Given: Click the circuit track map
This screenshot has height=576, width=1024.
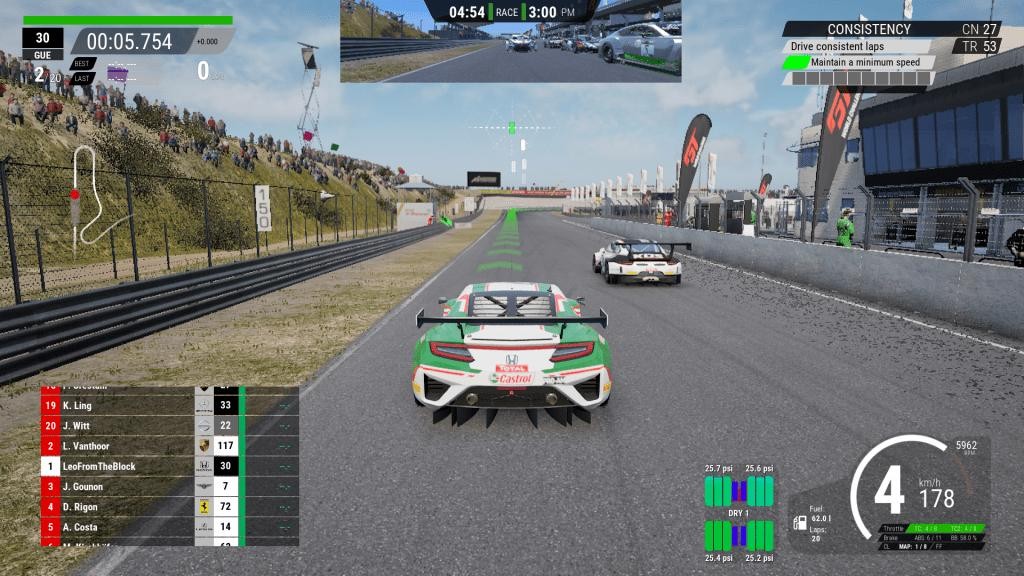Looking at the screenshot, I should pos(86,195).
